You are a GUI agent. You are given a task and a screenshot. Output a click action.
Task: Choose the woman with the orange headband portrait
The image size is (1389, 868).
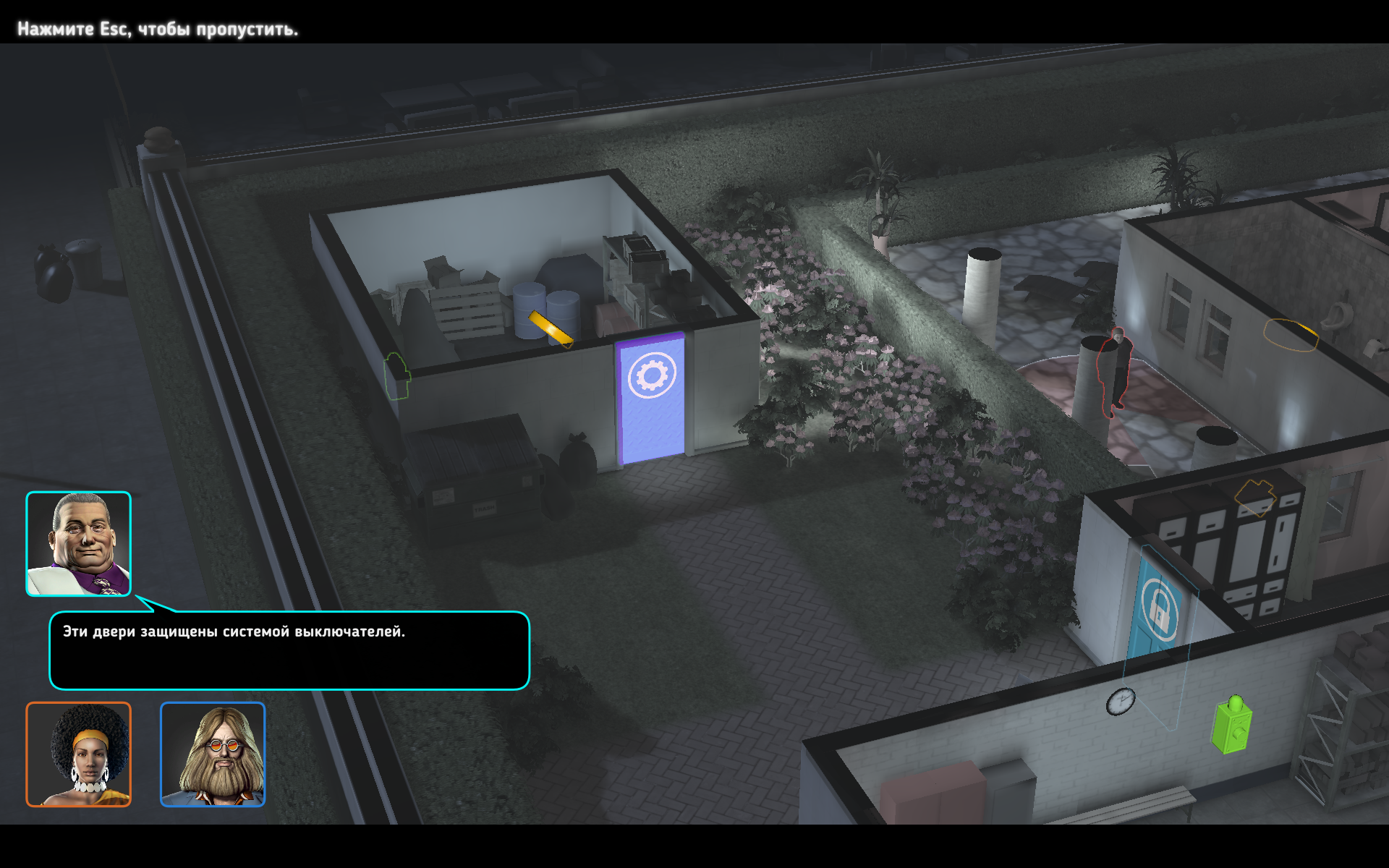pos(78,754)
